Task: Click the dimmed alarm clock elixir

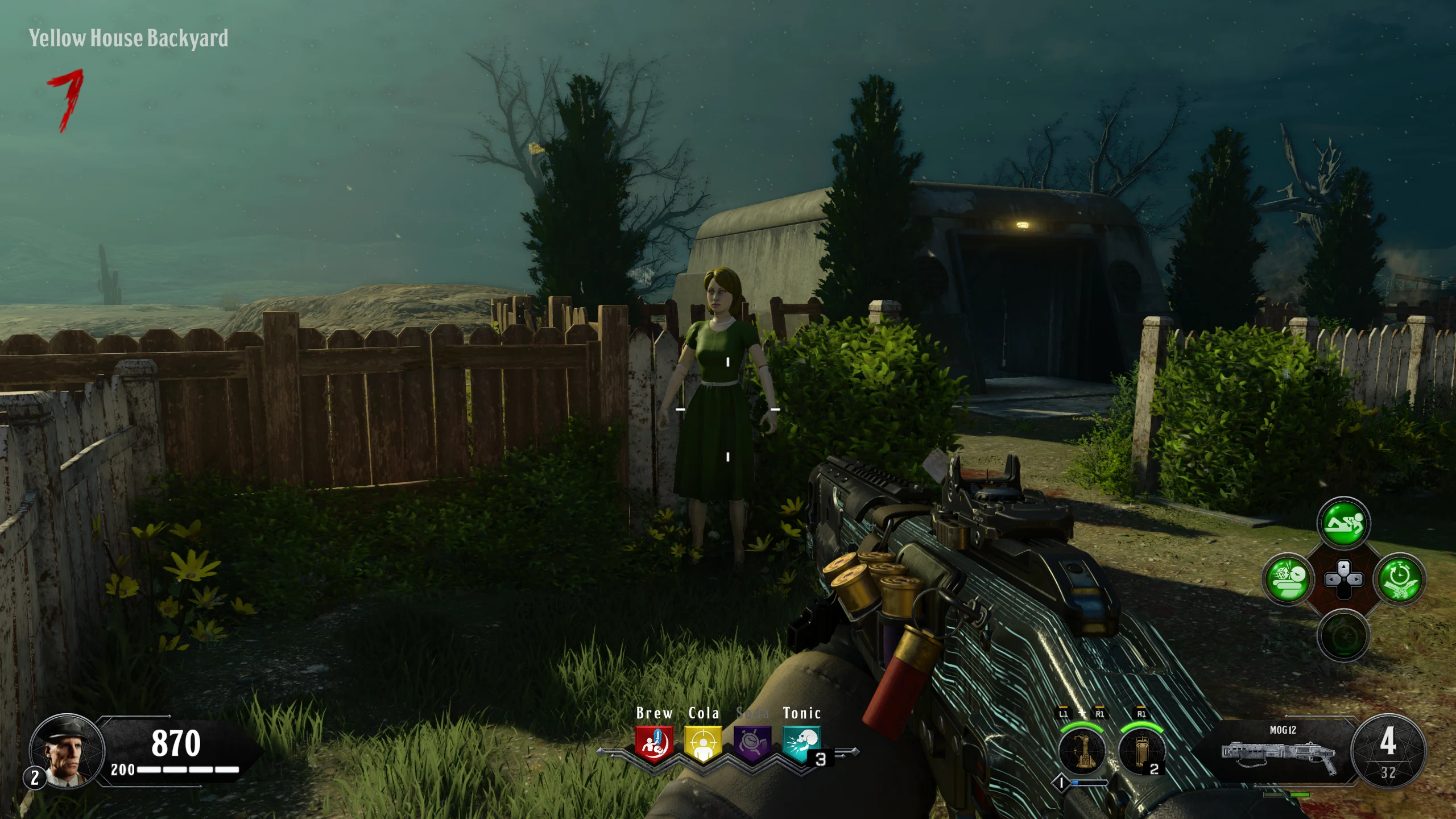Action: click(x=1343, y=635)
